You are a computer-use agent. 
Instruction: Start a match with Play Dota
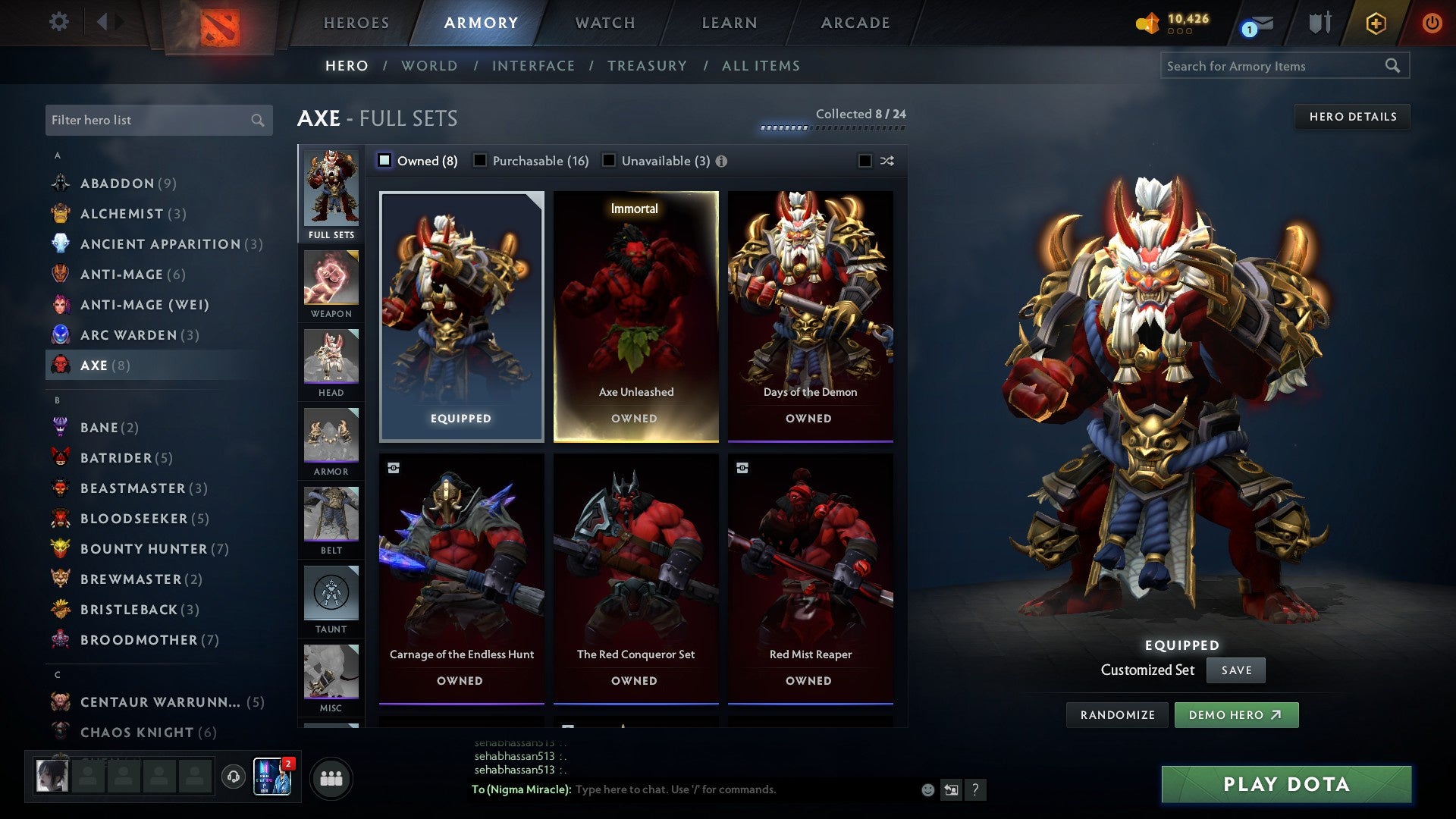(x=1286, y=784)
